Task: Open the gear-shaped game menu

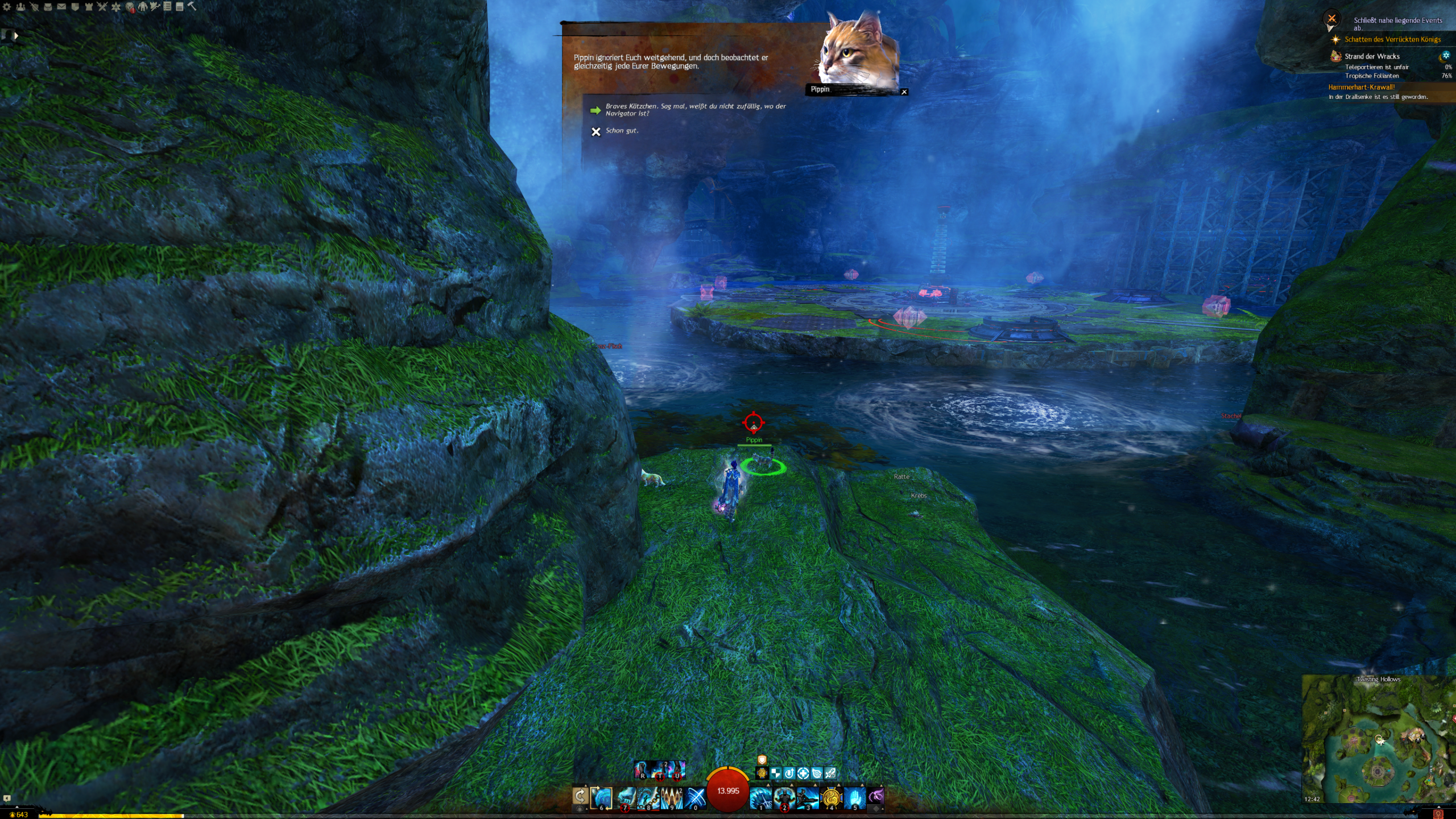Action: [x=7, y=7]
